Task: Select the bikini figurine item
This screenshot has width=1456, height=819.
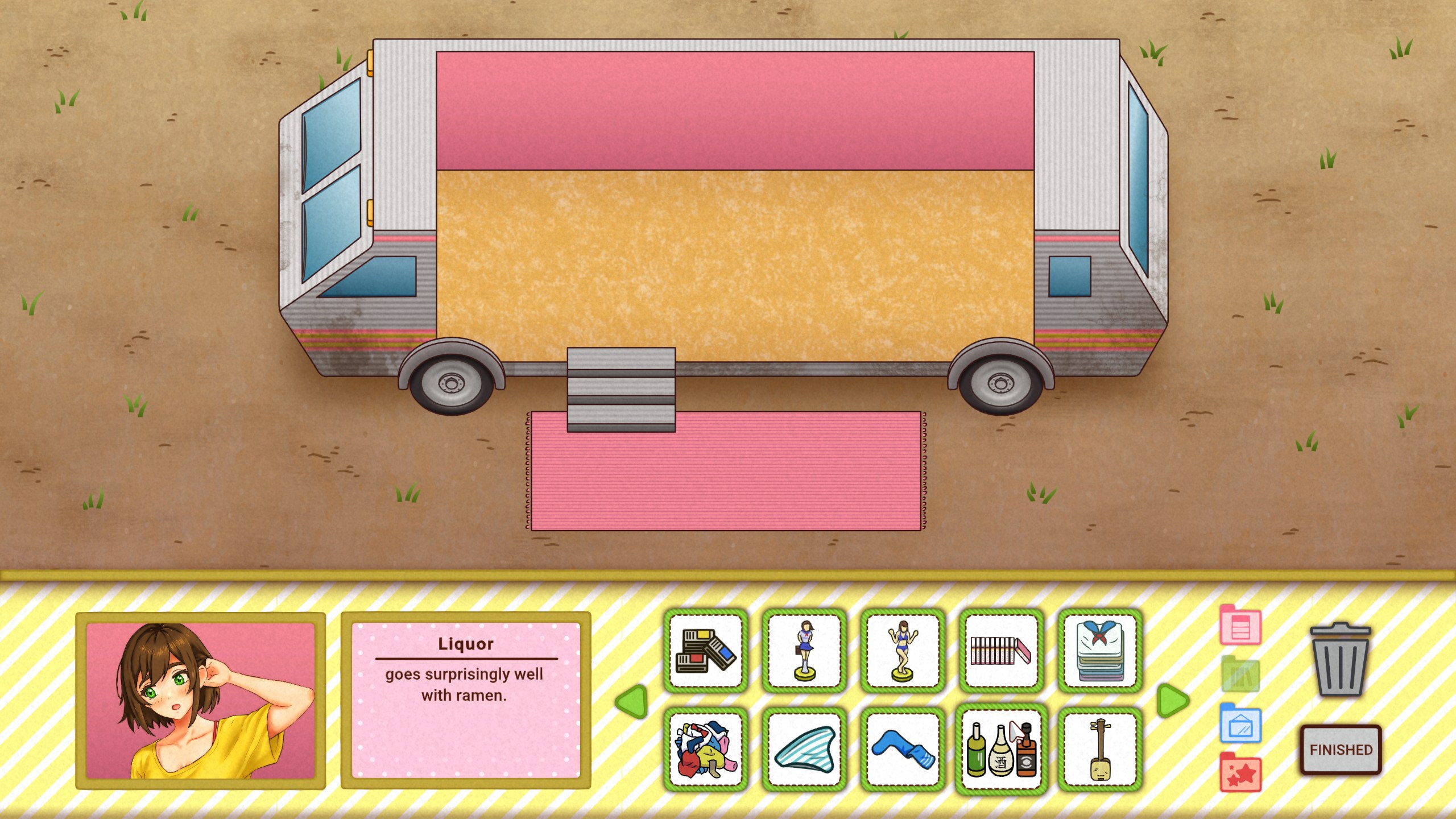Action: pos(903,652)
